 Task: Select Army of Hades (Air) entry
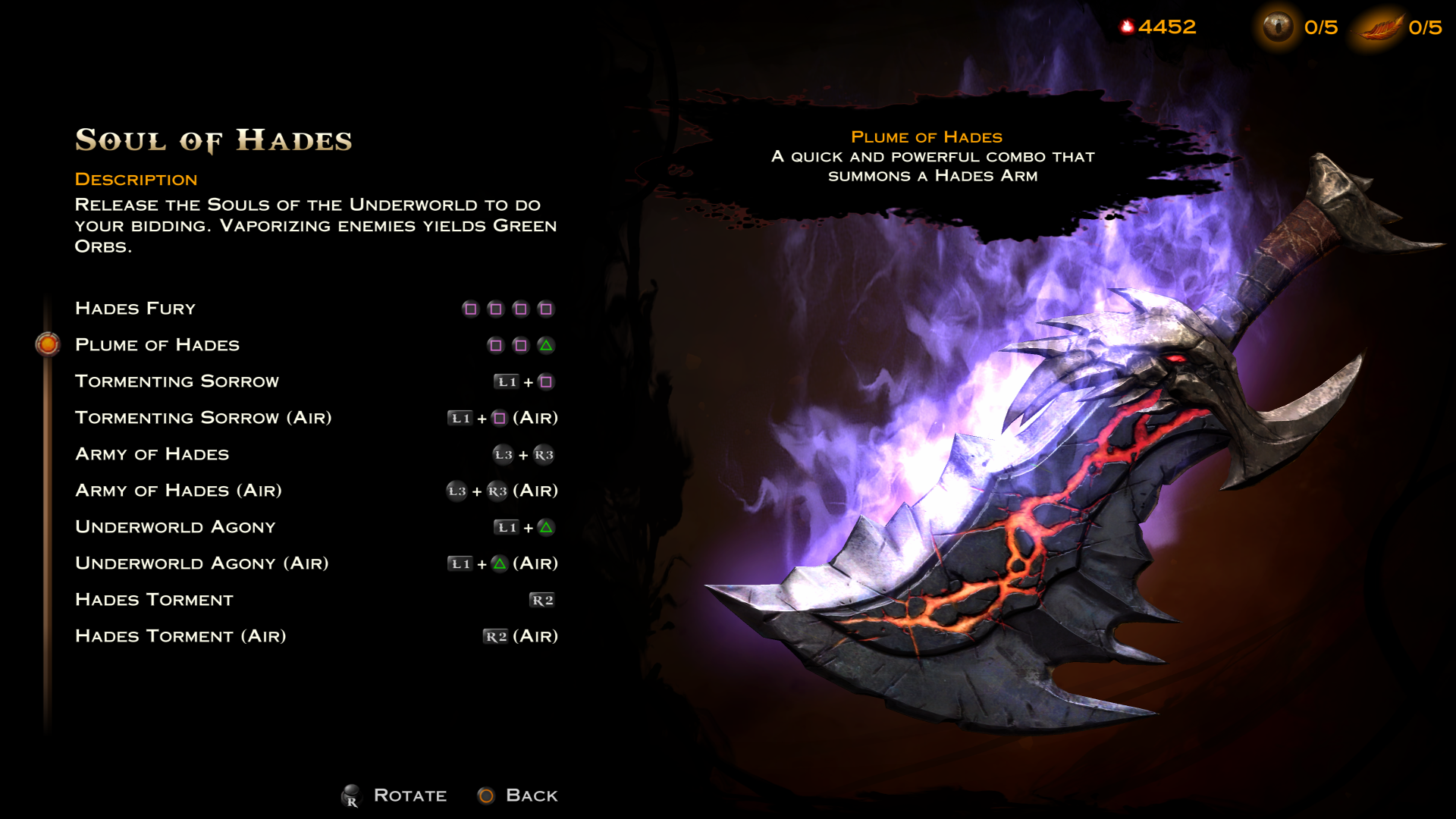pos(178,491)
